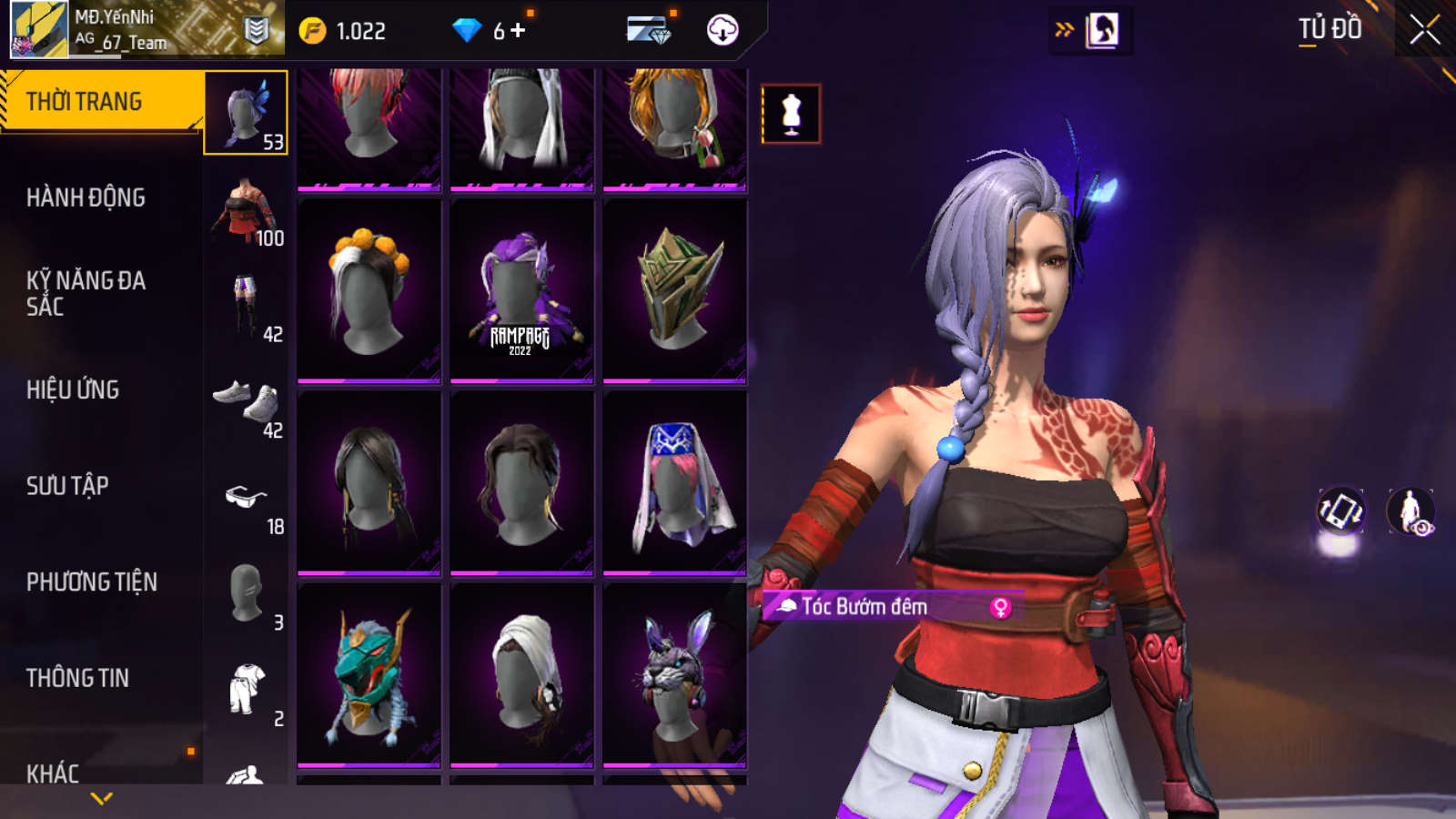1456x819 pixels.
Task: Tap the rotate device view icon
Action: 1340,511
